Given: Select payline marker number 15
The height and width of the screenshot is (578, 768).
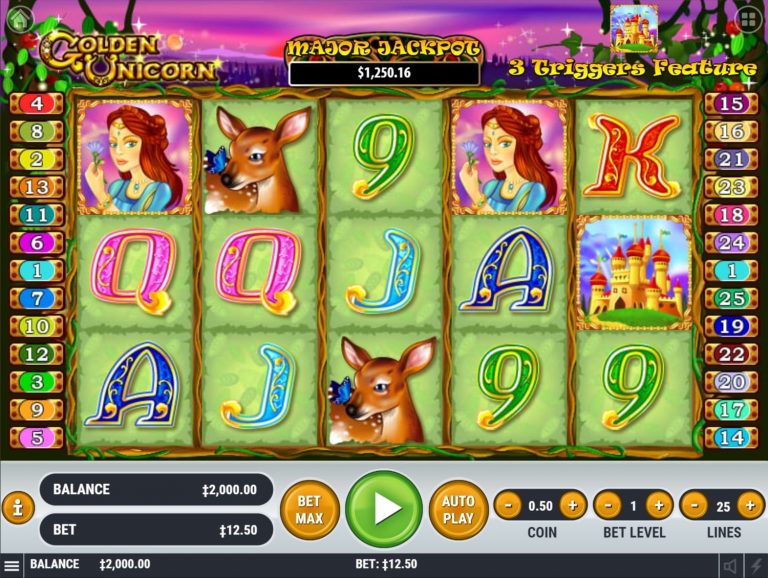Looking at the screenshot, I should click(731, 103).
